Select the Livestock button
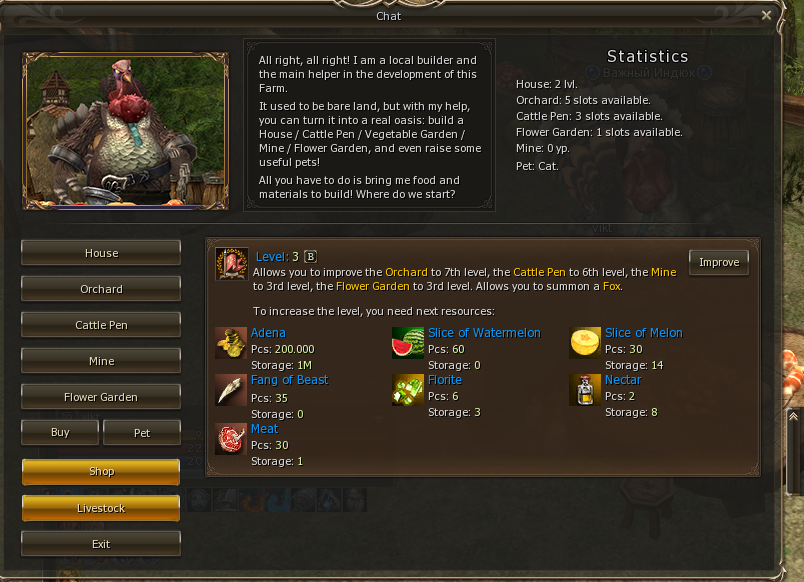This screenshot has width=804, height=582. [x=101, y=508]
